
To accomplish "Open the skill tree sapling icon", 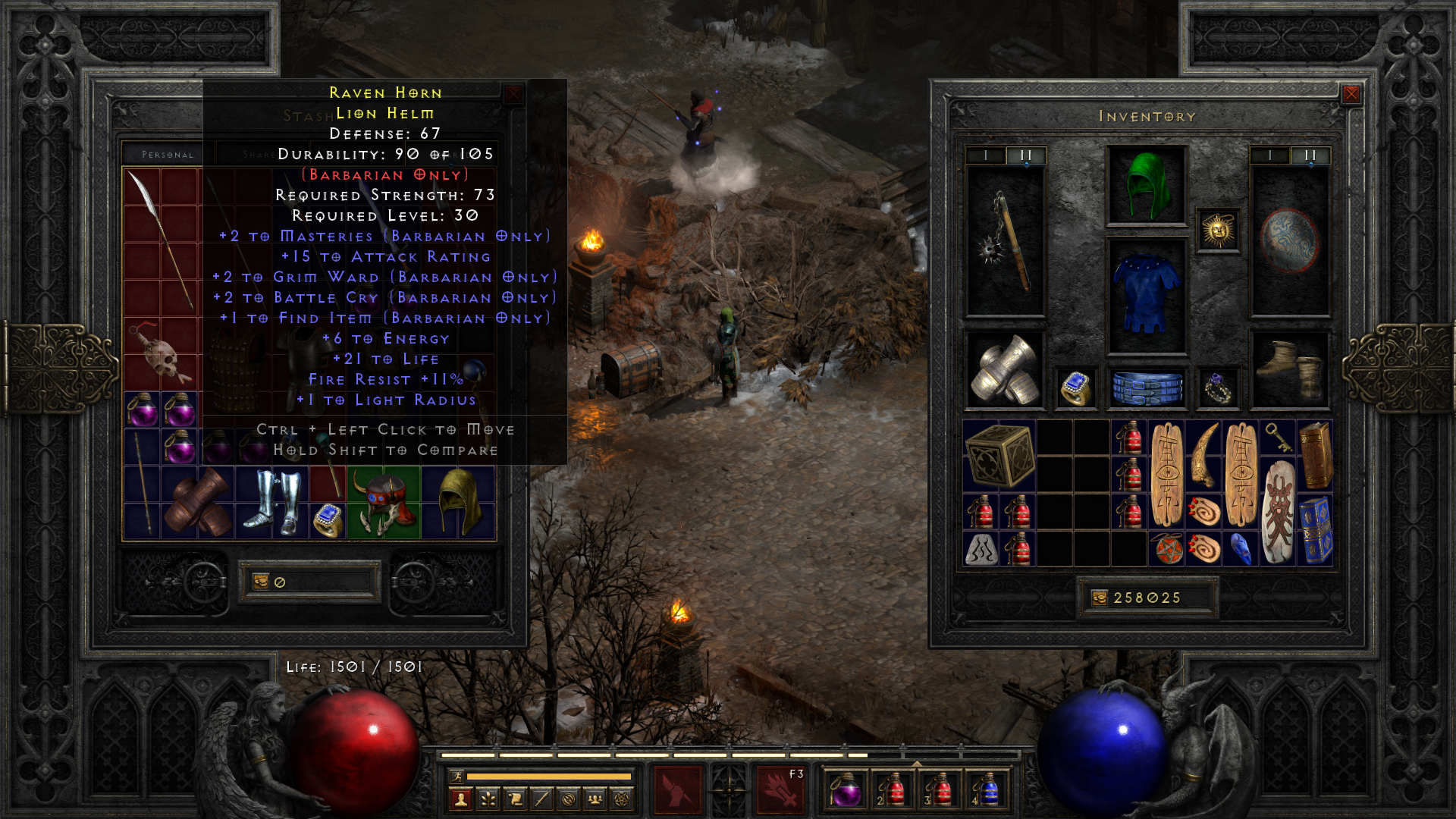I will pyautogui.click(x=488, y=800).
